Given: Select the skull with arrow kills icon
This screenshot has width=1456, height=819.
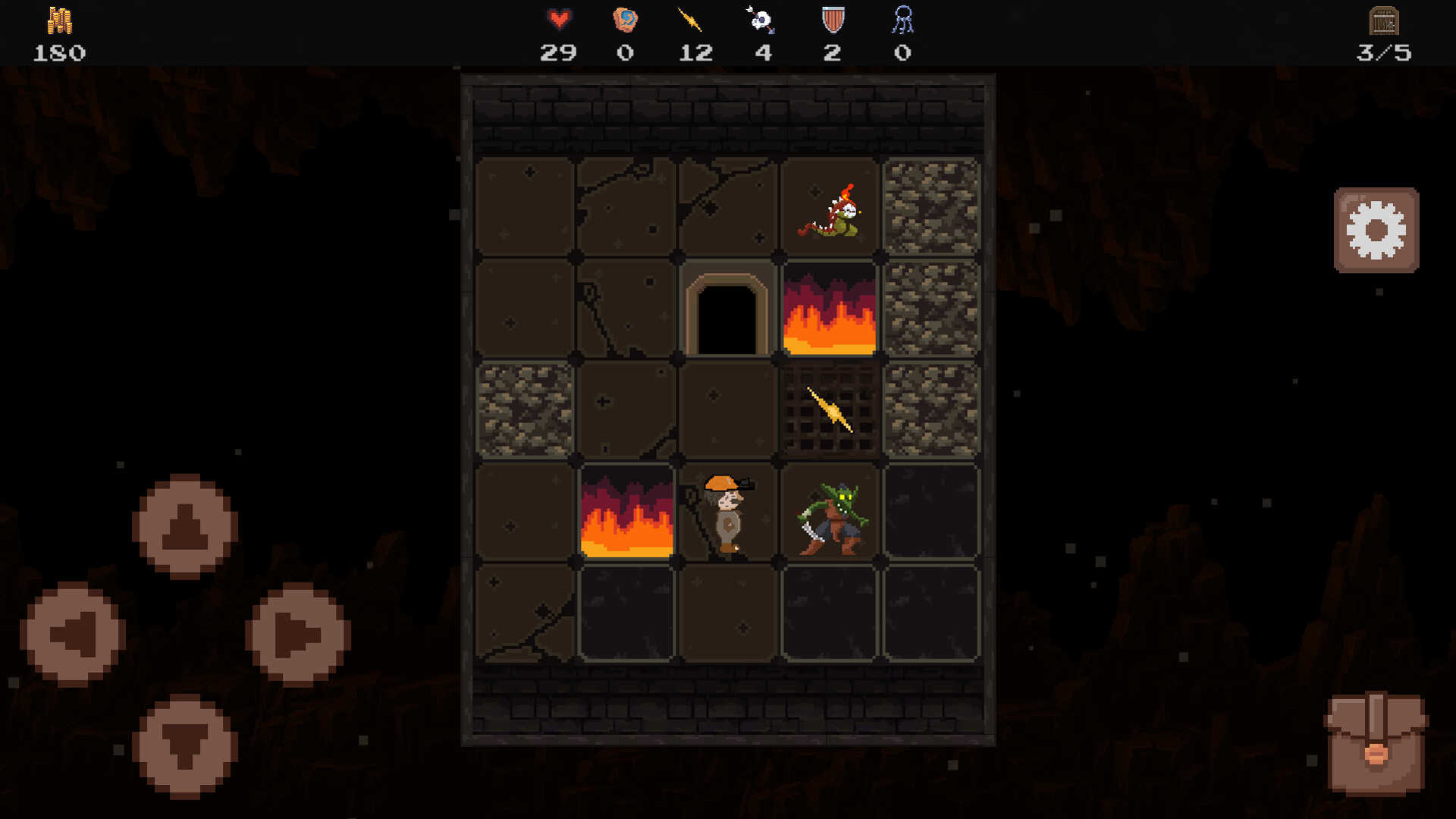Looking at the screenshot, I should click(x=761, y=18).
